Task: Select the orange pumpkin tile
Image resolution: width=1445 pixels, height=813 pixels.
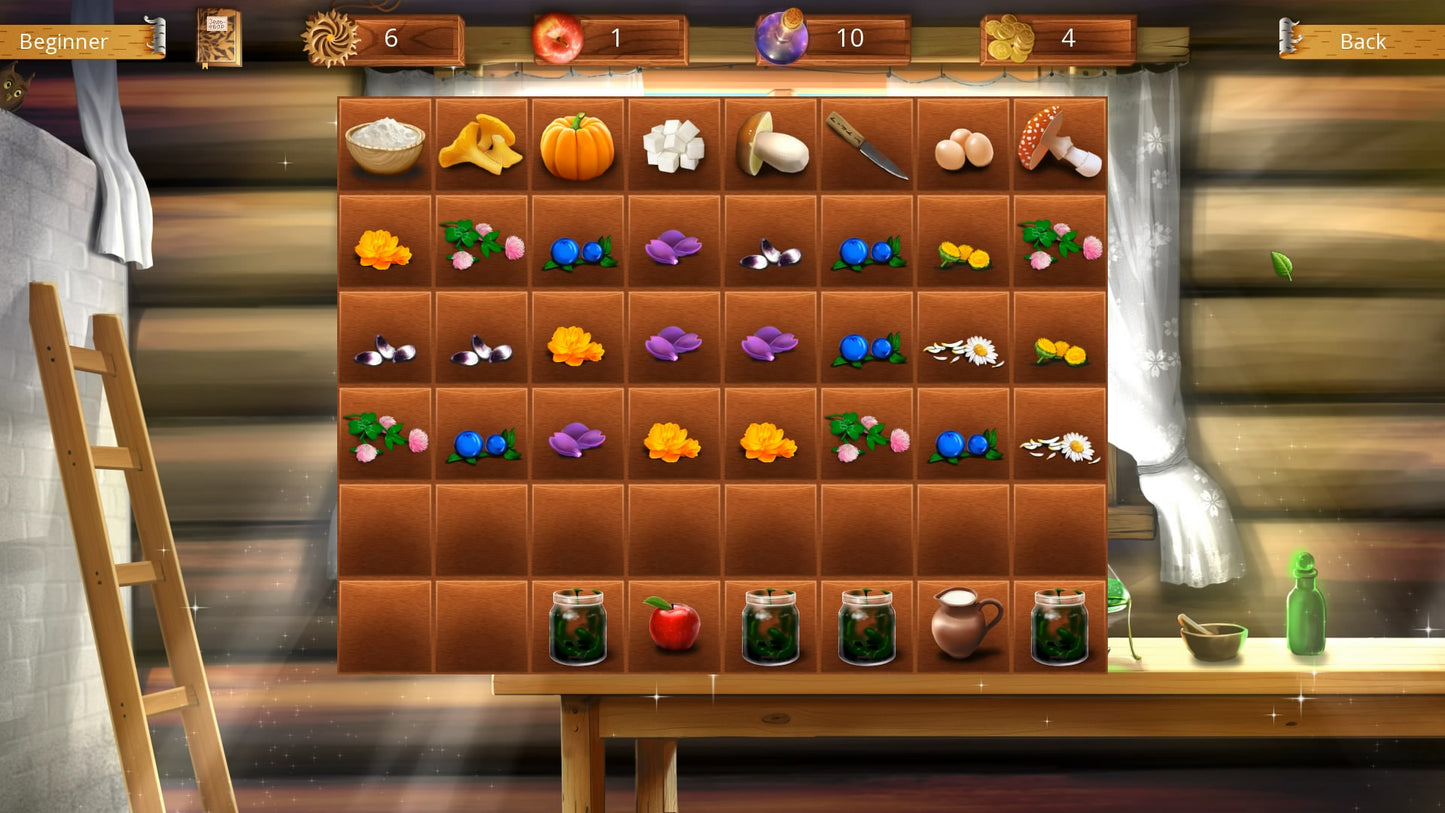Action: [x=577, y=145]
